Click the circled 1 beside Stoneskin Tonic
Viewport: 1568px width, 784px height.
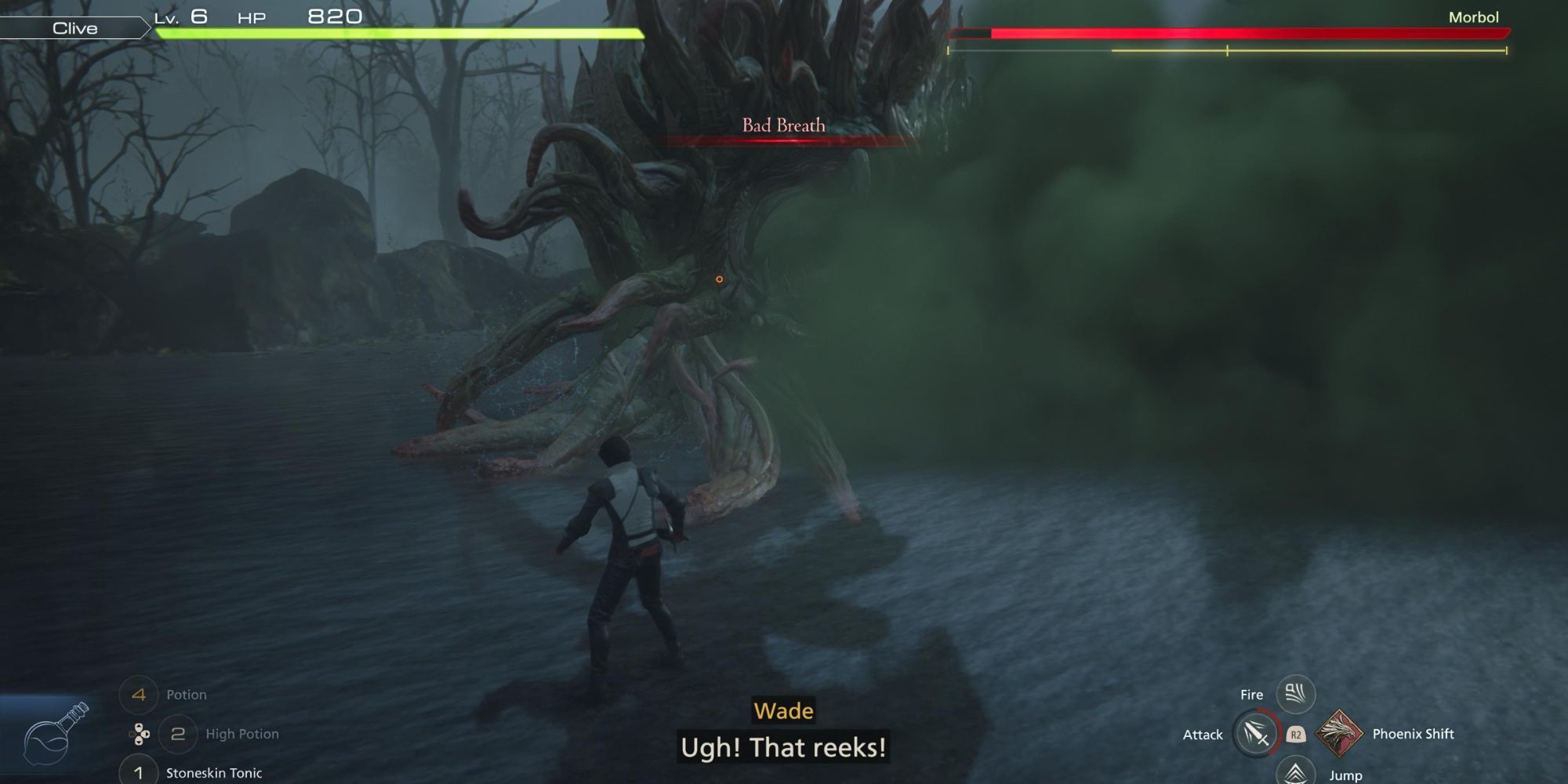point(138,773)
